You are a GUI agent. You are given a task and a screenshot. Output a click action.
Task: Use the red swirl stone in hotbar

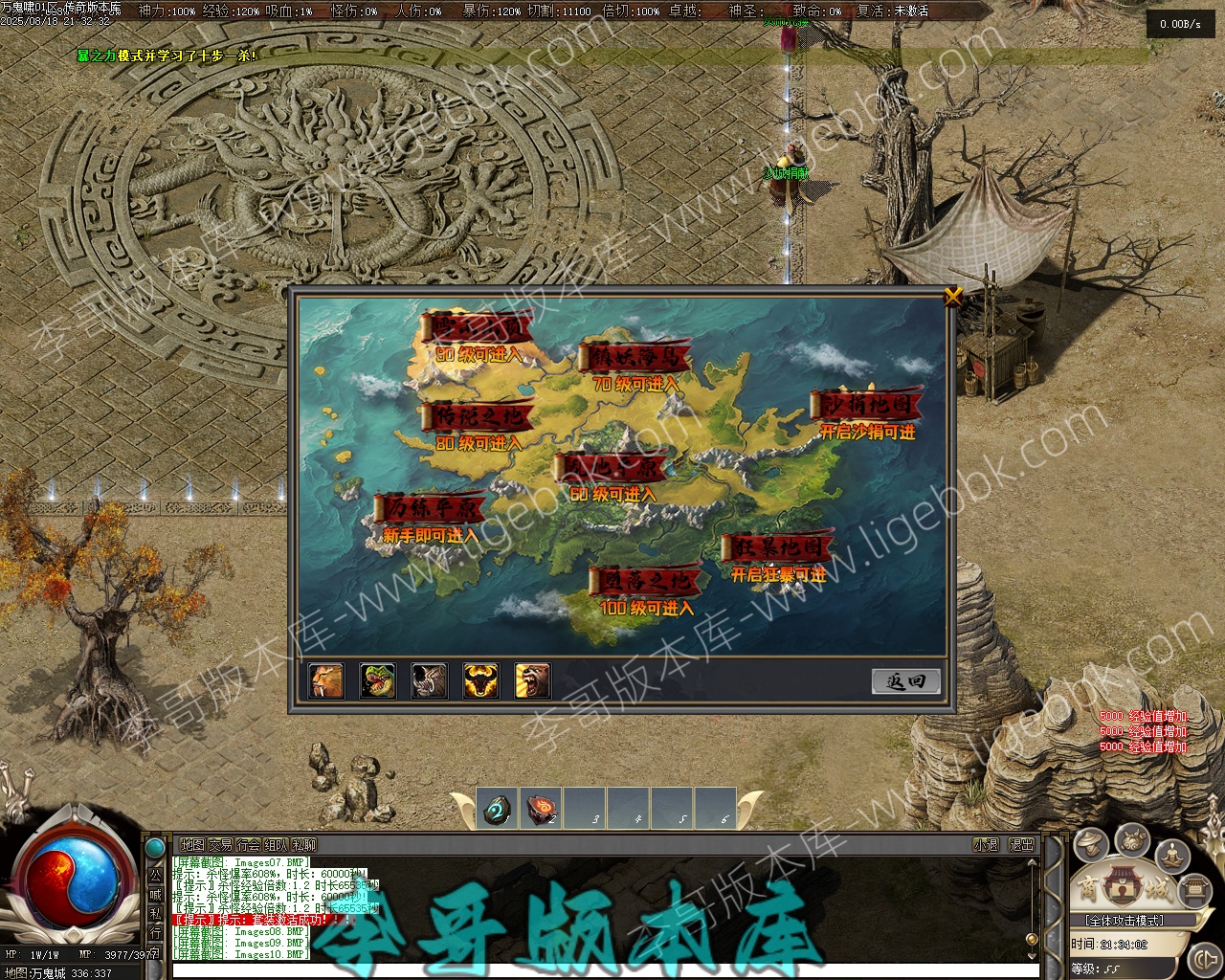(542, 809)
